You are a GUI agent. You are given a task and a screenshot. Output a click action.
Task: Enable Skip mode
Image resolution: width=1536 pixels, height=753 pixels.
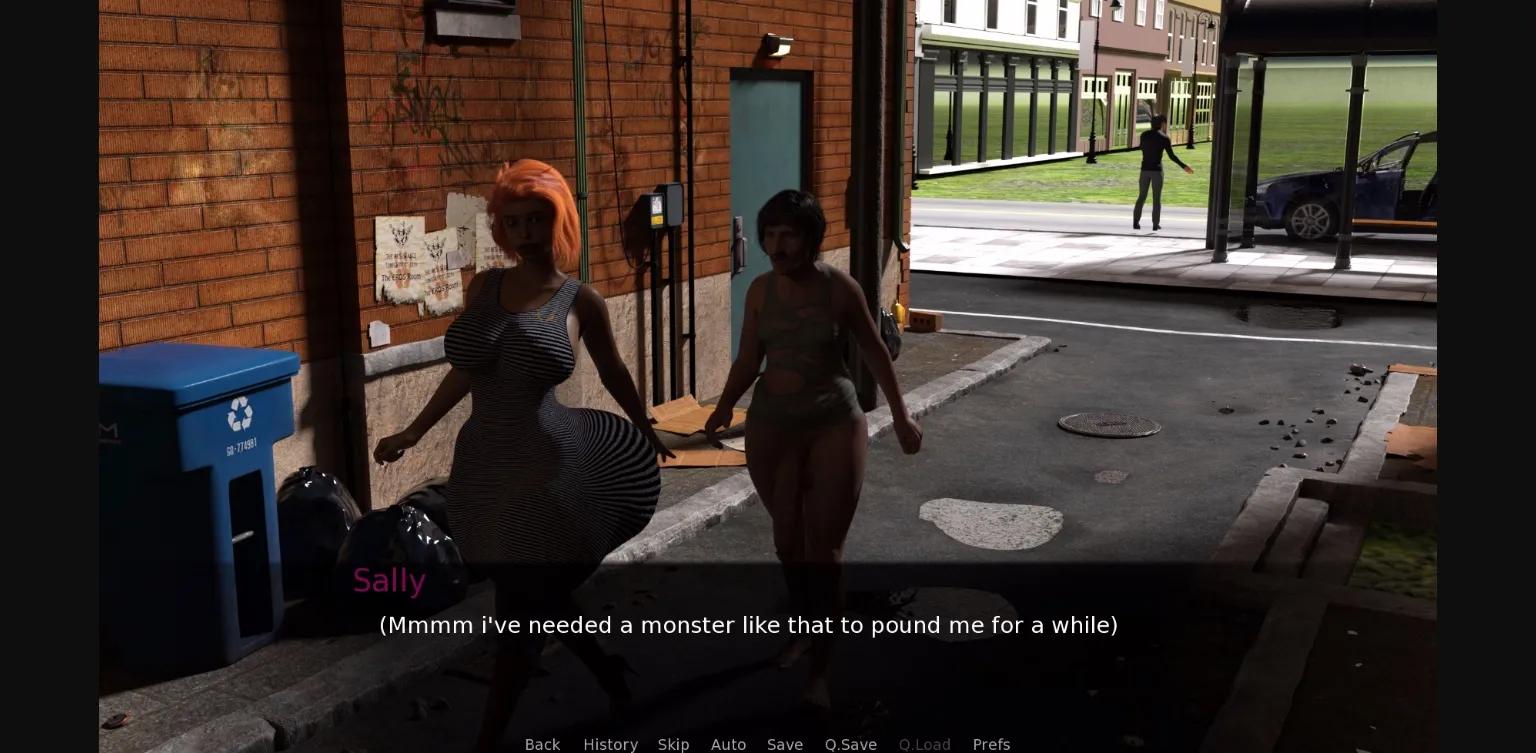[x=673, y=745]
